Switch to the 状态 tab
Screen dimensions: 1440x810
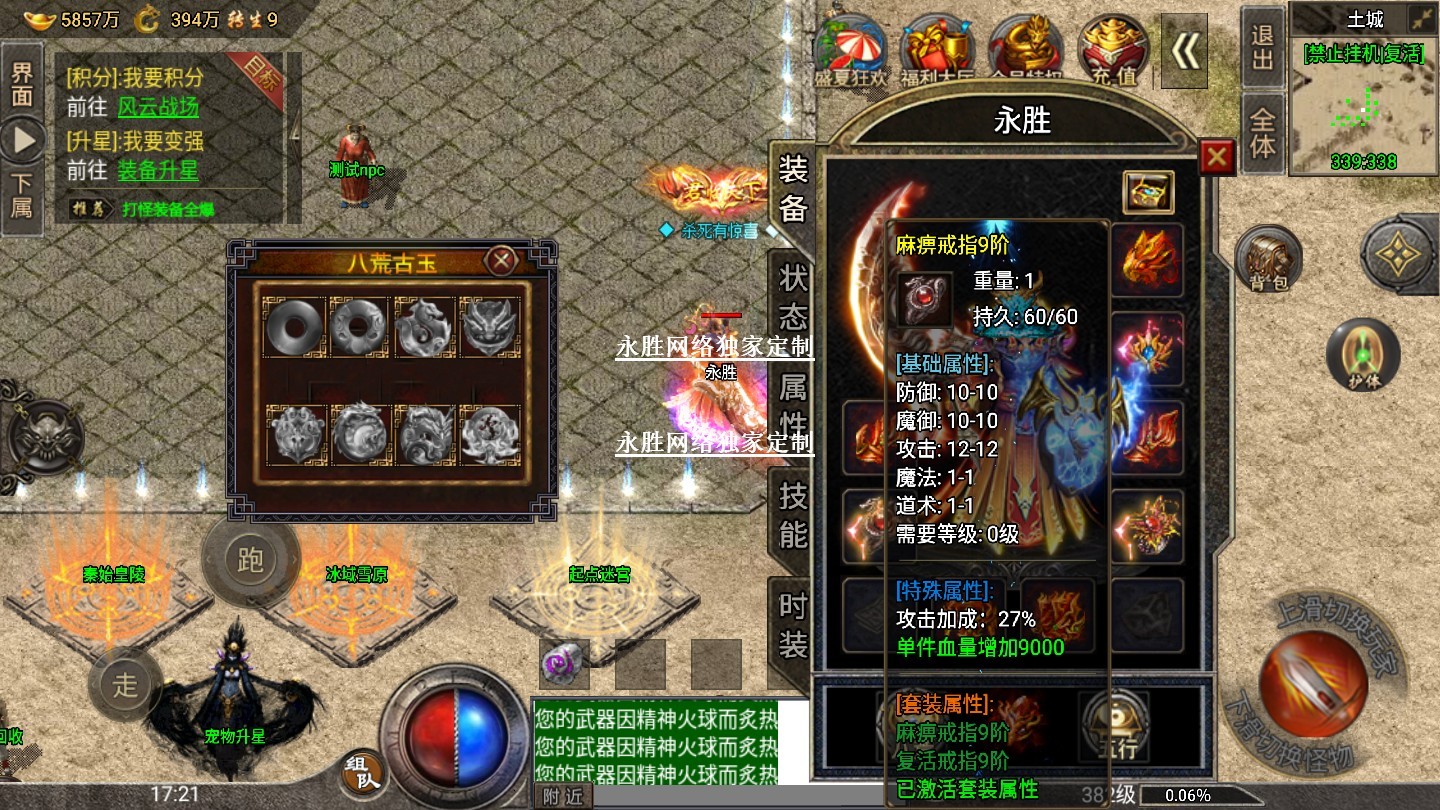tap(792, 298)
